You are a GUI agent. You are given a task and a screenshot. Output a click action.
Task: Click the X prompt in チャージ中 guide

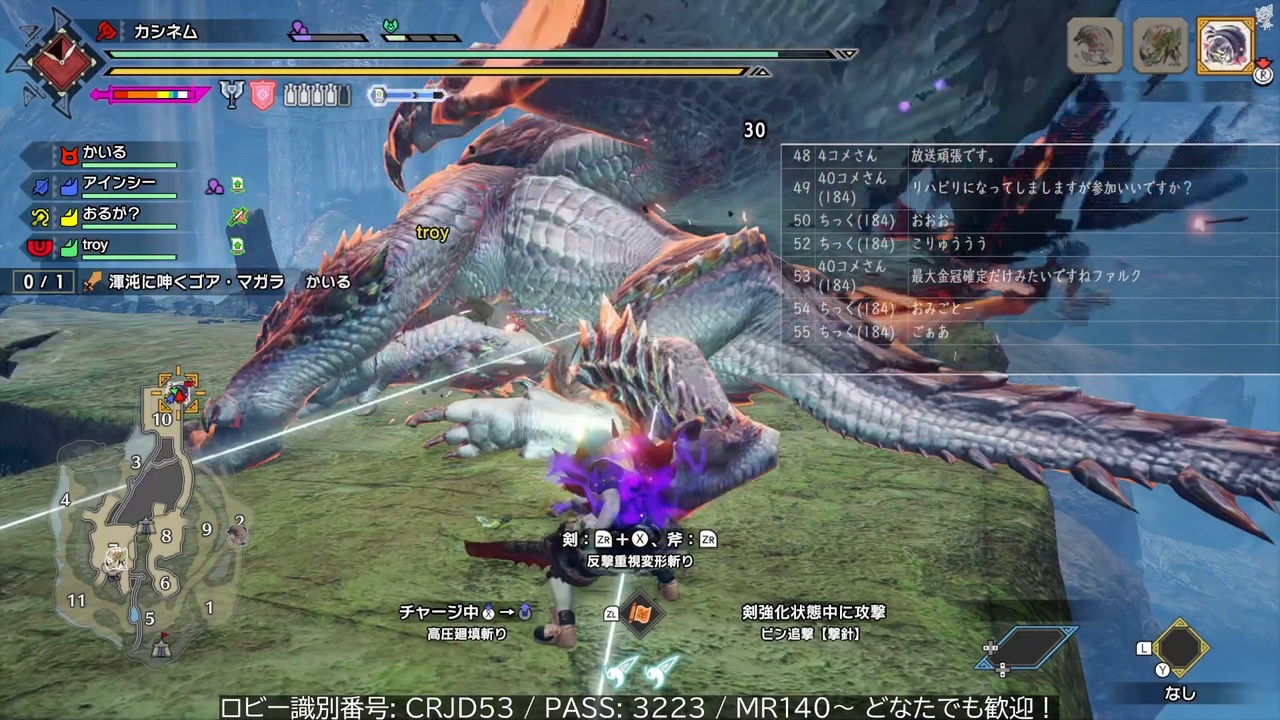pos(487,613)
